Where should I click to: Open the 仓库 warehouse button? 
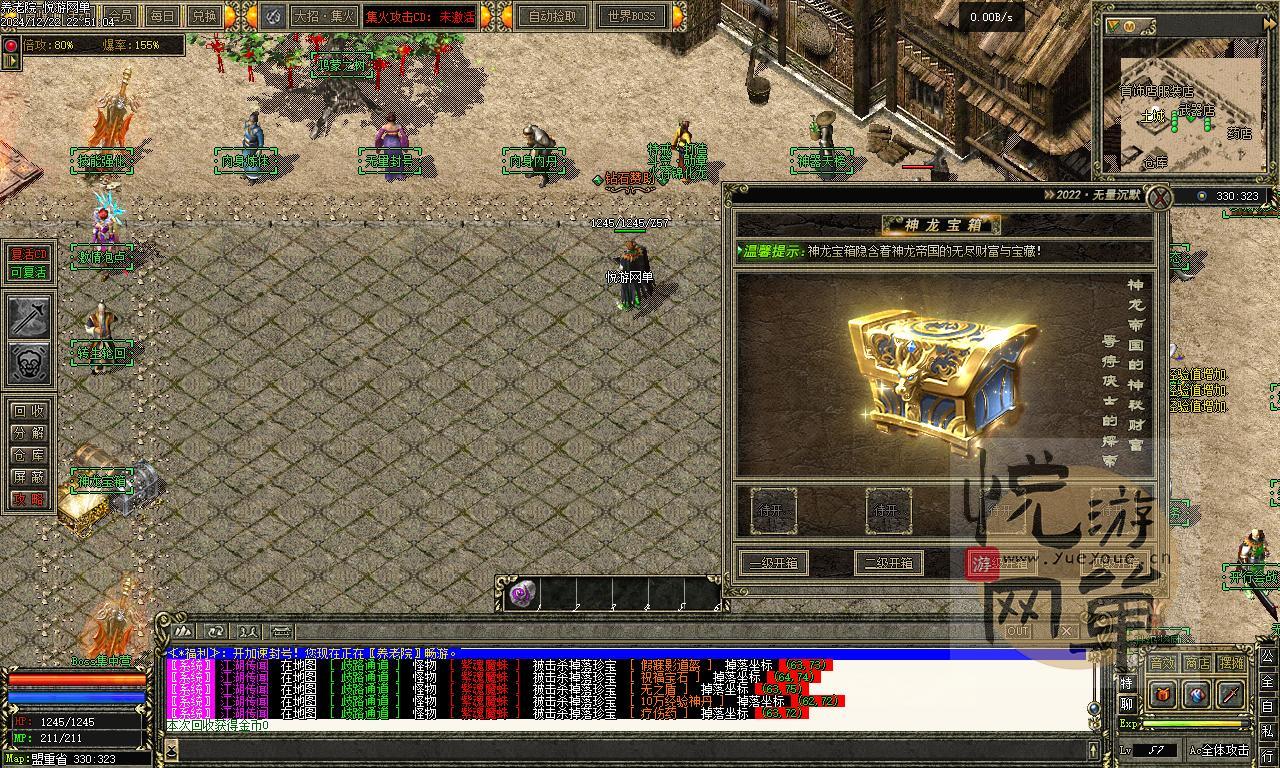(28, 455)
